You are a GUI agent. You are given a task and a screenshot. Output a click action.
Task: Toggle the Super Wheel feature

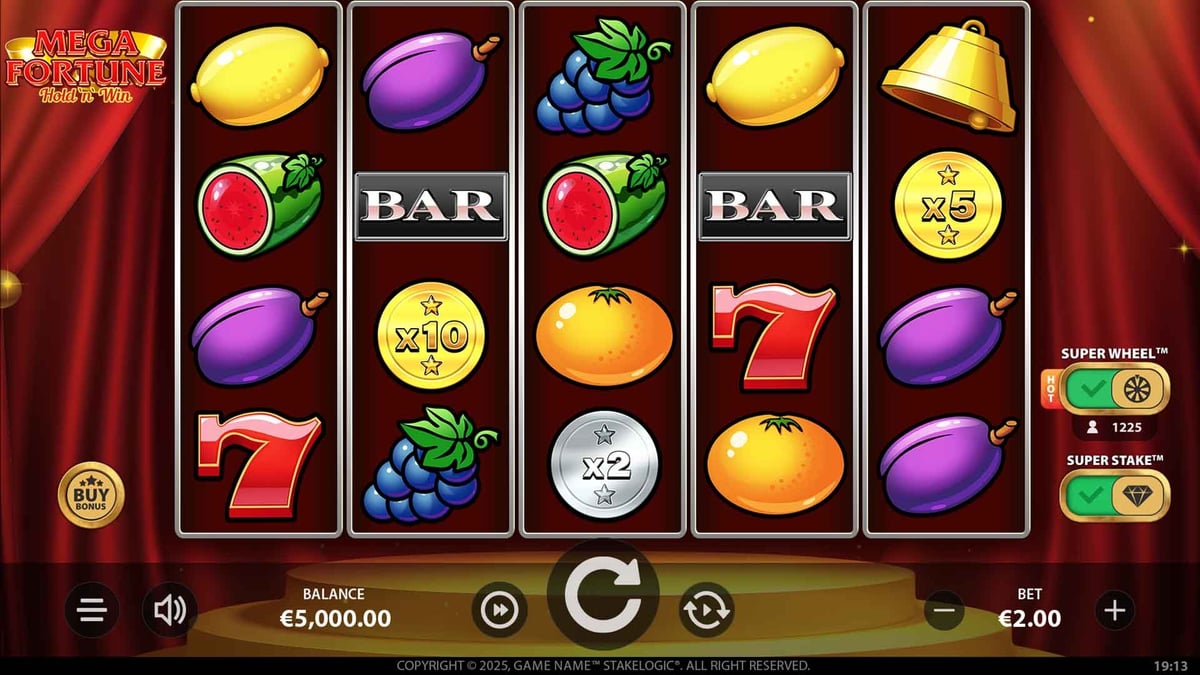(x=1114, y=389)
